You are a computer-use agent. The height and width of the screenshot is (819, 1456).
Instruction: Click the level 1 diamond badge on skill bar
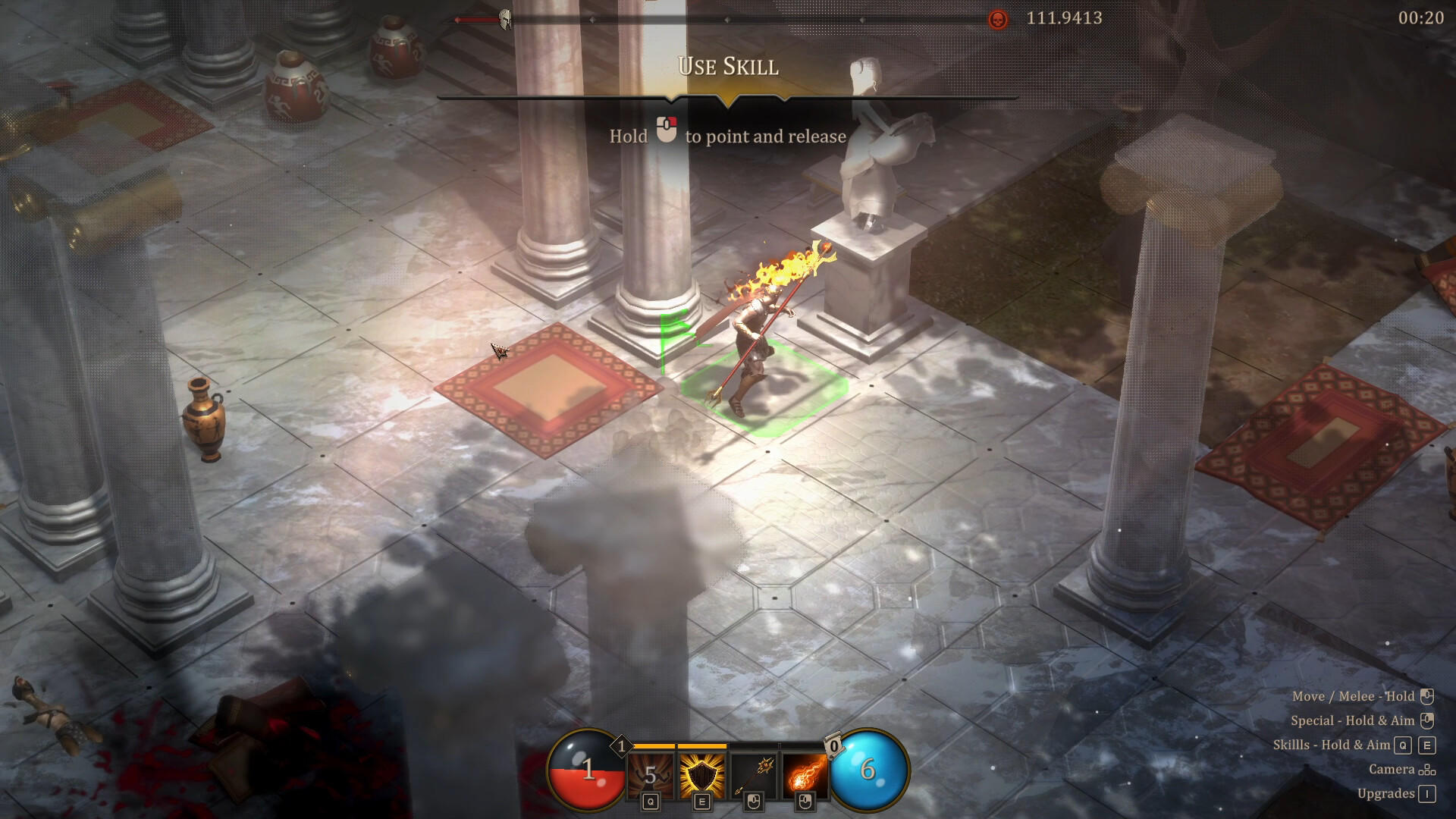pos(623,746)
